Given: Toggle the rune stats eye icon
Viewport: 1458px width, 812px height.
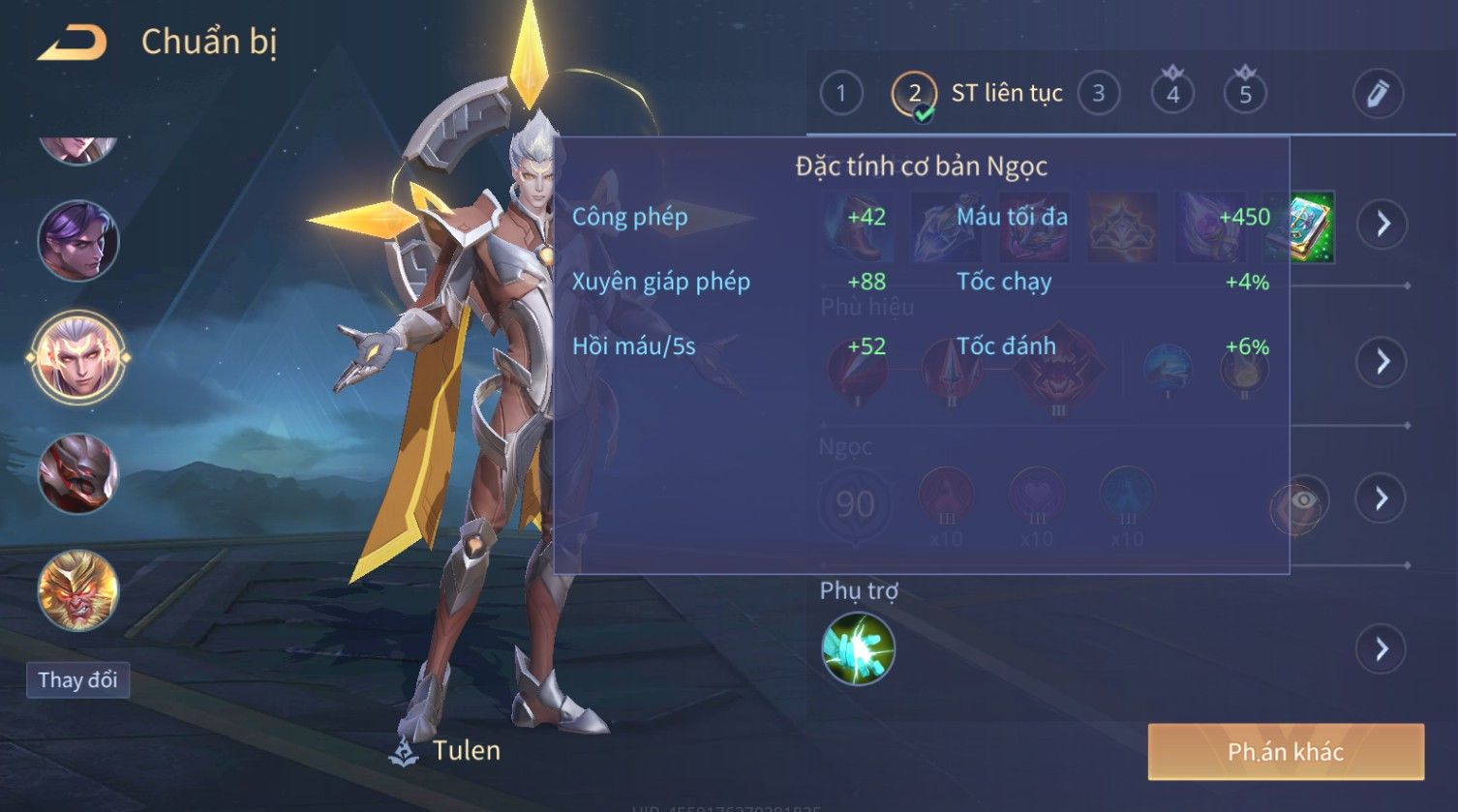Looking at the screenshot, I should point(1302,500).
